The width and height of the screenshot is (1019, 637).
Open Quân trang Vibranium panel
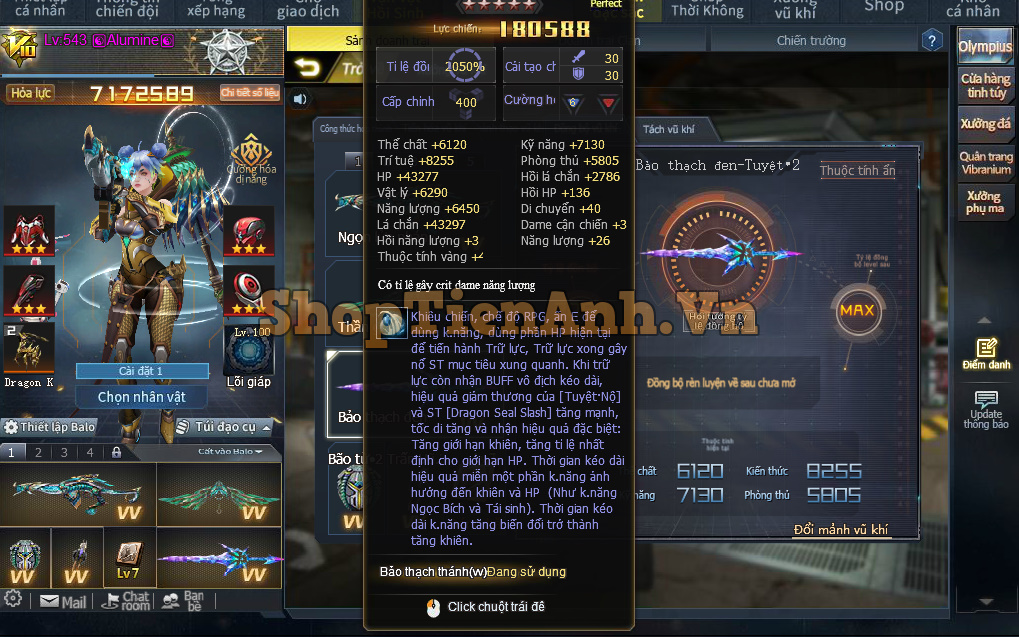coord(985,163)
